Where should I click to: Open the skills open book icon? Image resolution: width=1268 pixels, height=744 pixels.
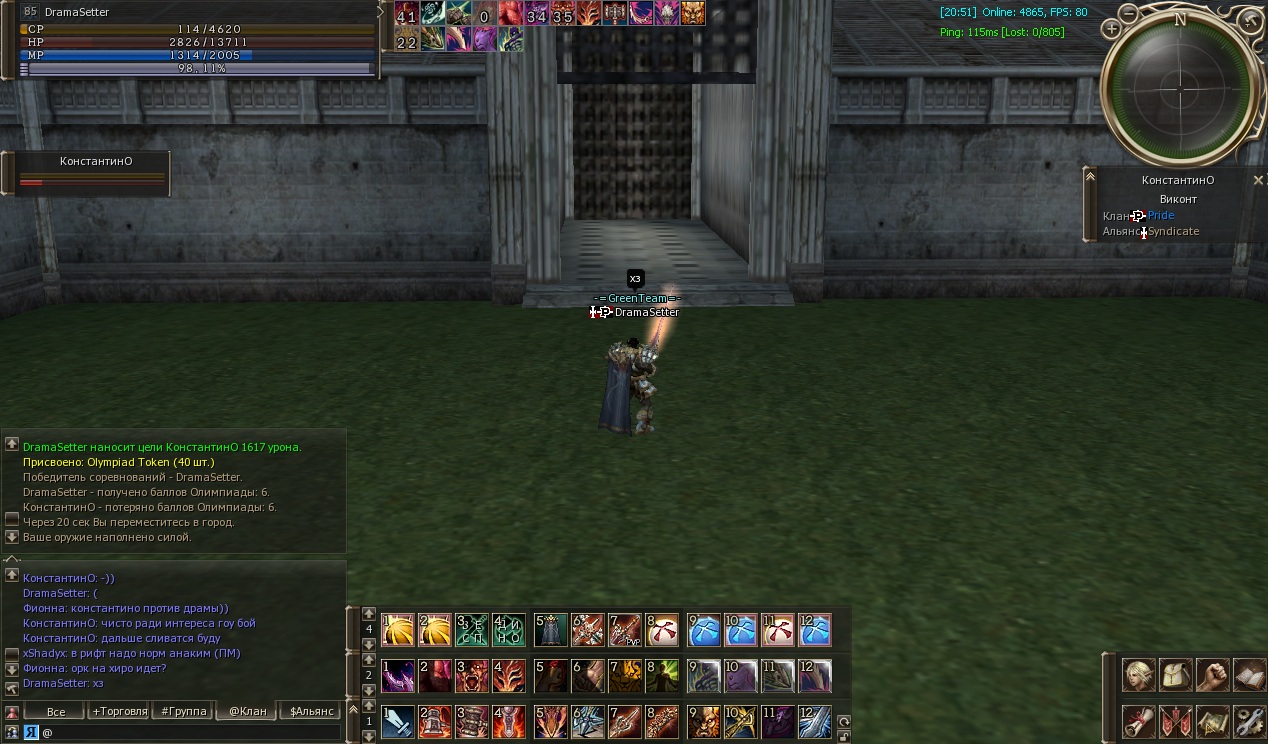[x=1249, y=675]
